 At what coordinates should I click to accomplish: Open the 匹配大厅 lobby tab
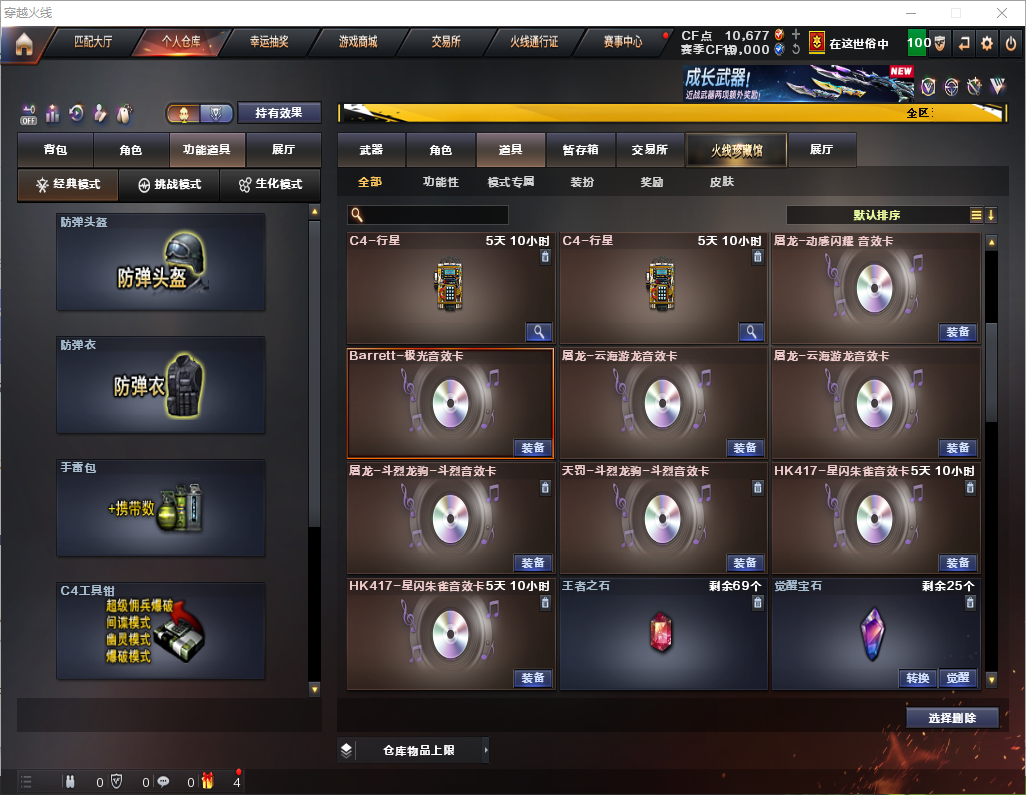[x=94, y=42]
